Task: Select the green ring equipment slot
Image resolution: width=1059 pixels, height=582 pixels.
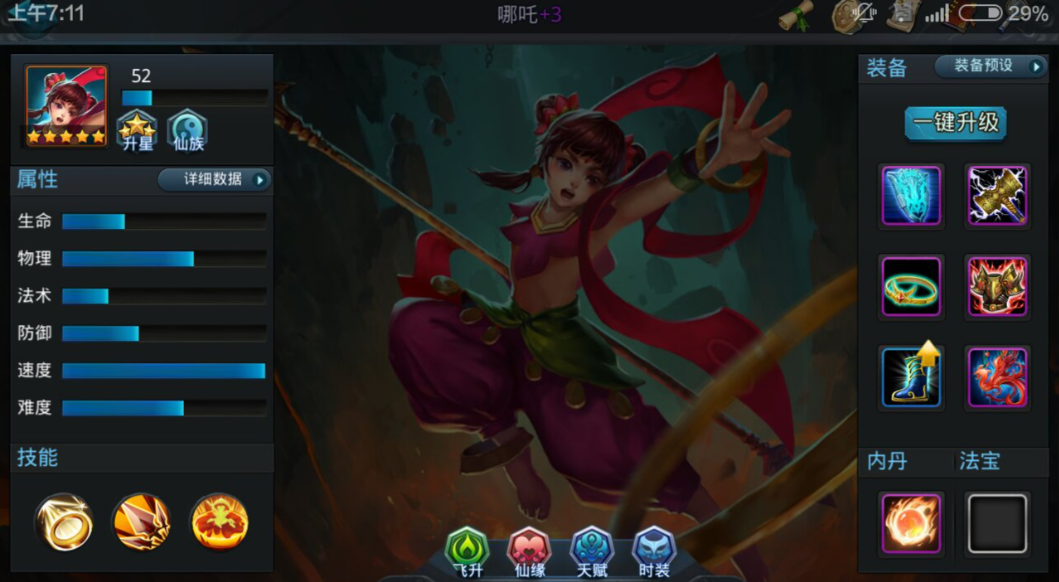Action: click(x=911, y=286)
